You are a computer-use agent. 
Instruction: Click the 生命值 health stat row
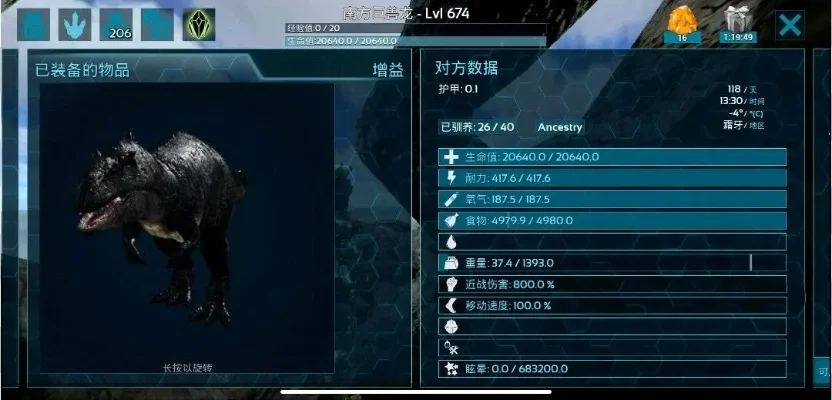(x=612, y=157)
